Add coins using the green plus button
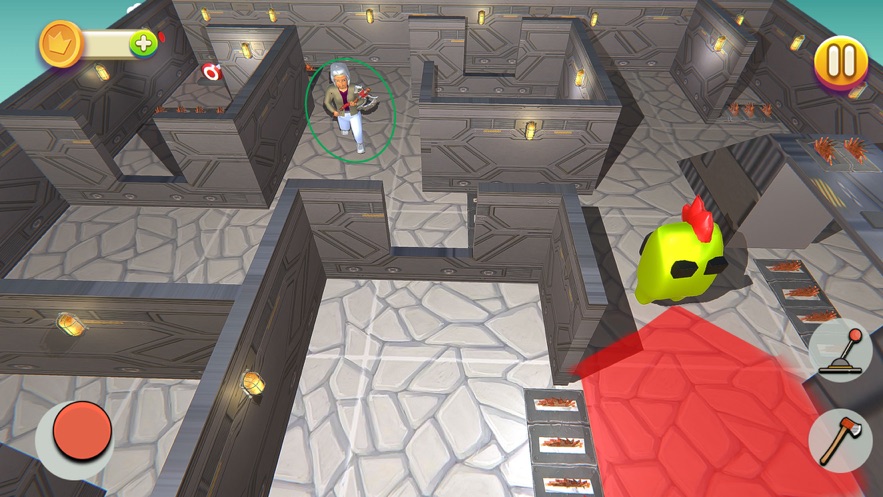 (144, 43)
